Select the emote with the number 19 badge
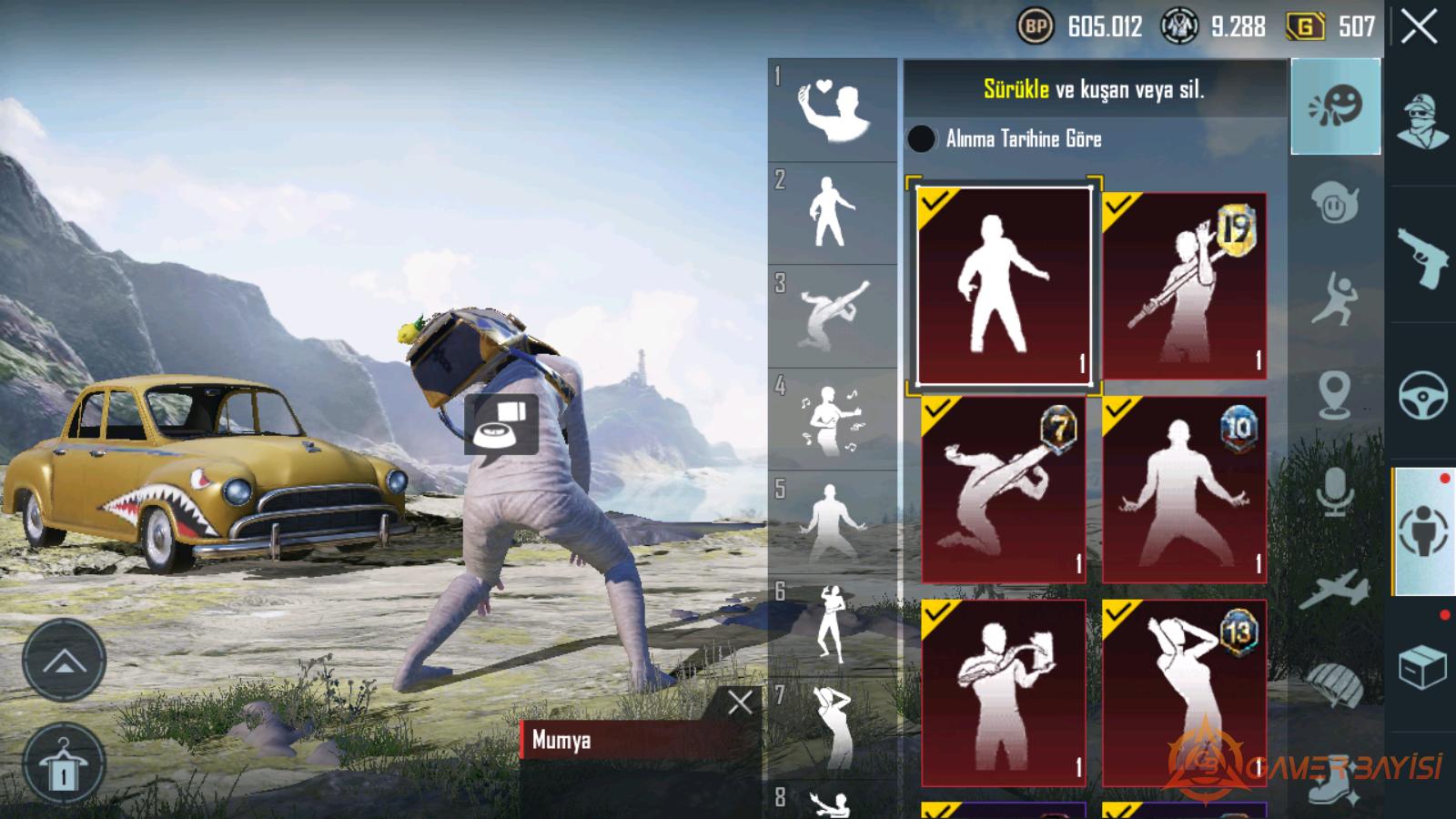The height and width of the screenshot is (819, 1456). click(x=1183, y=285)
